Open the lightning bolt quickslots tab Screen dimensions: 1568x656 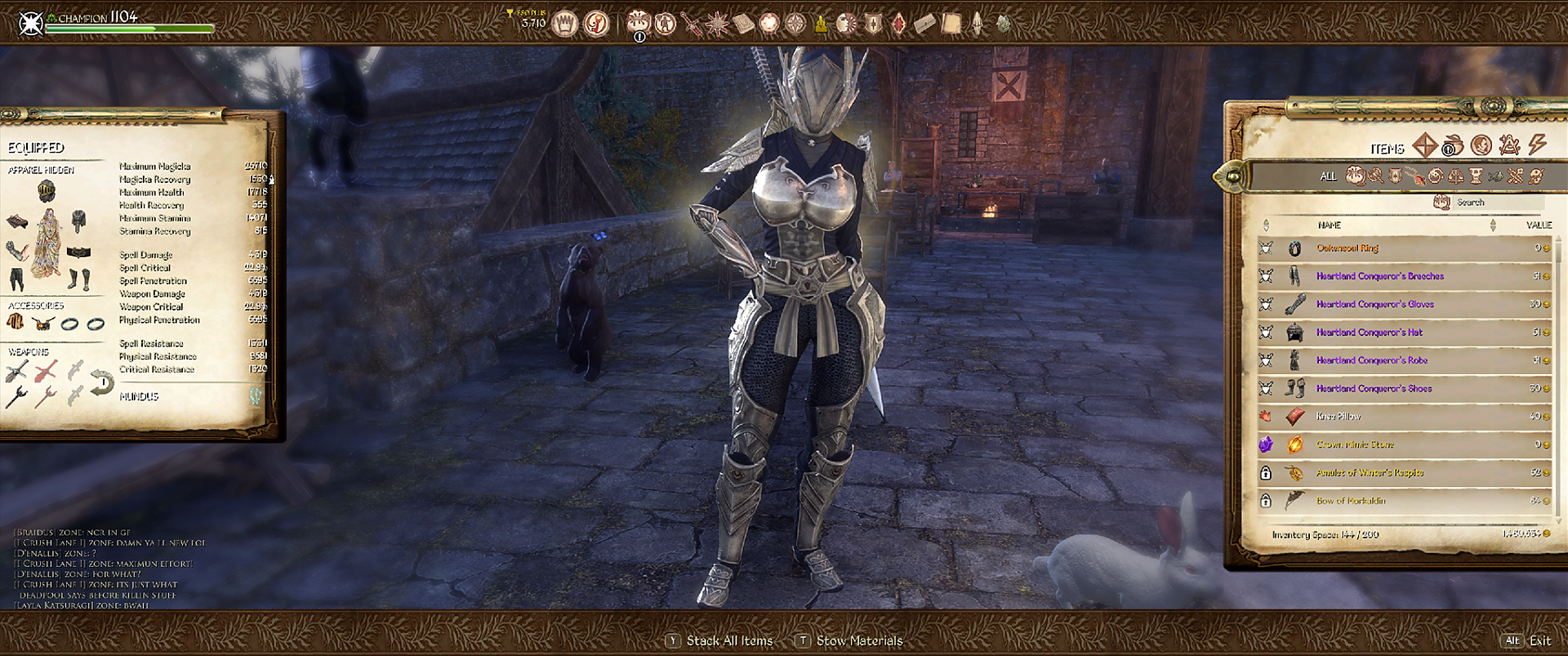[x=1538, y=145]
